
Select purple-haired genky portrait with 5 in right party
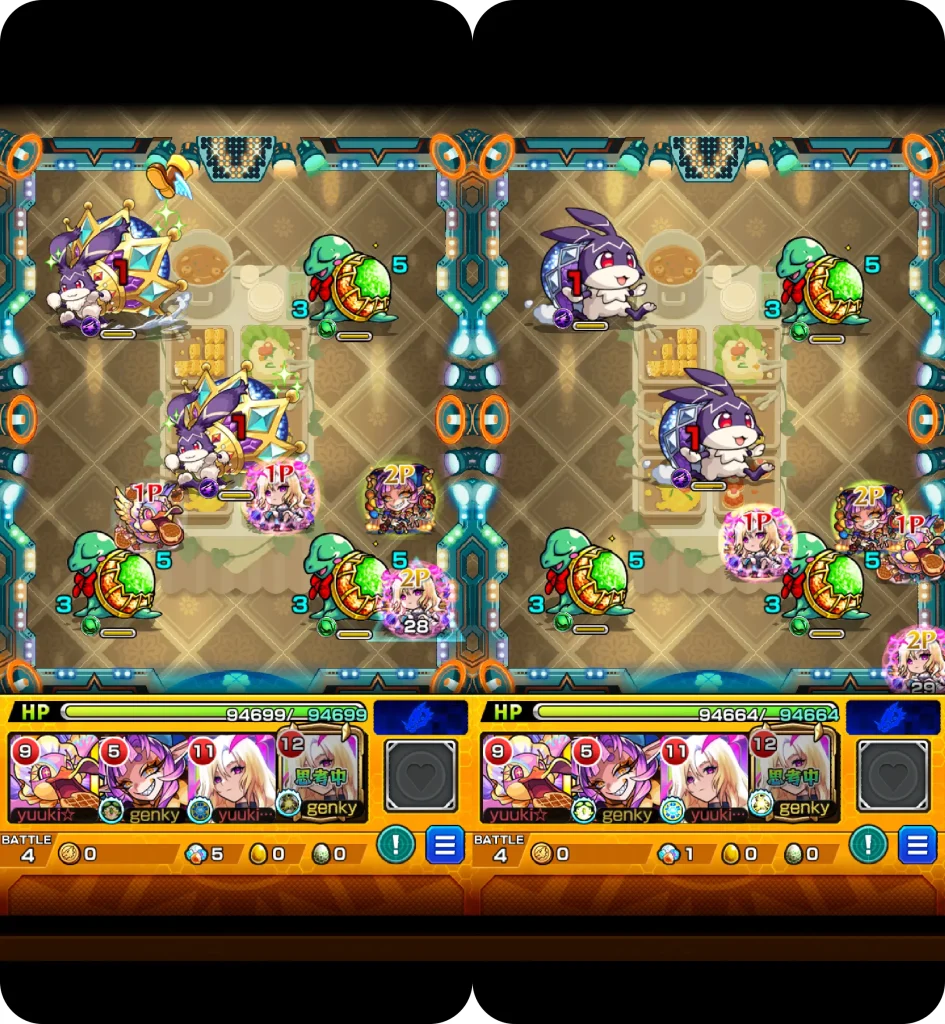coord(612,778)
